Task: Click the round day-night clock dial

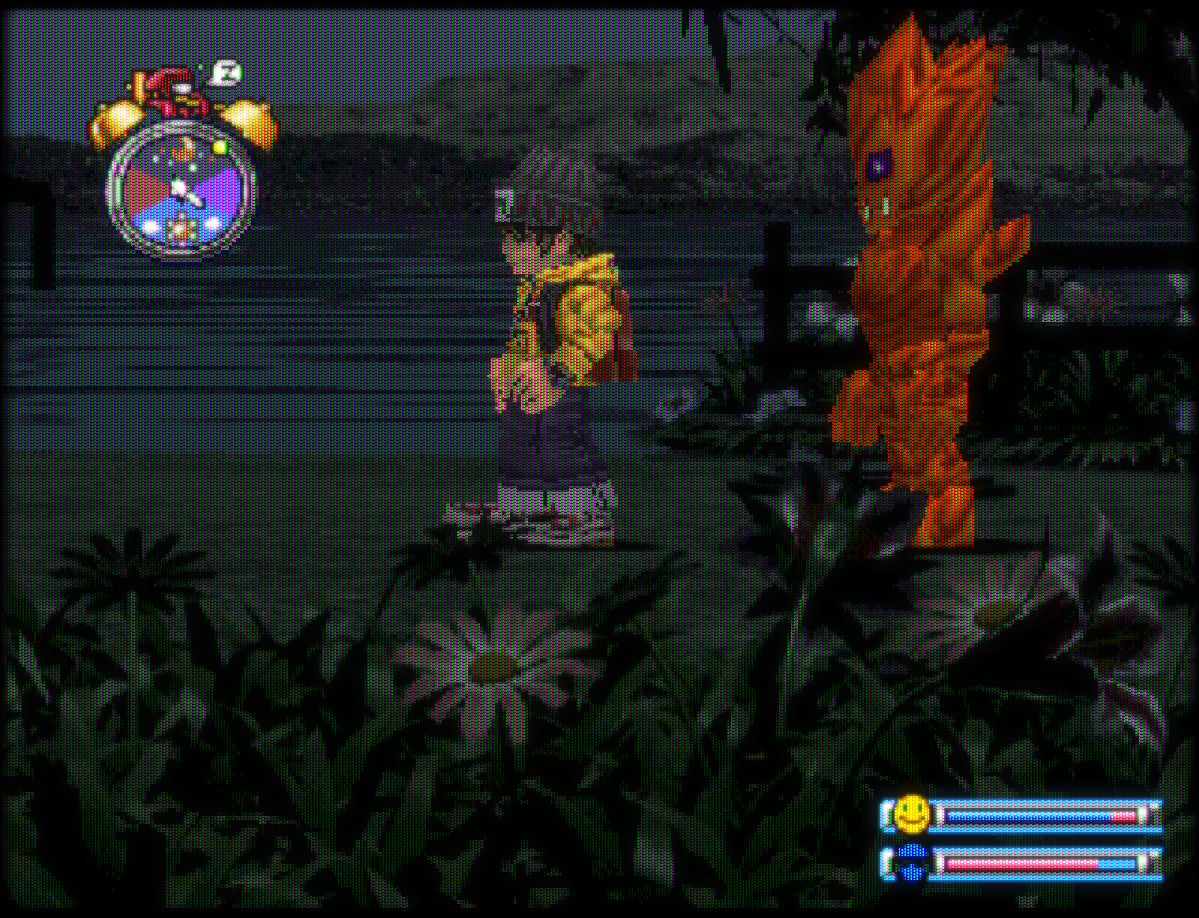Action: [x=181, y=190]
